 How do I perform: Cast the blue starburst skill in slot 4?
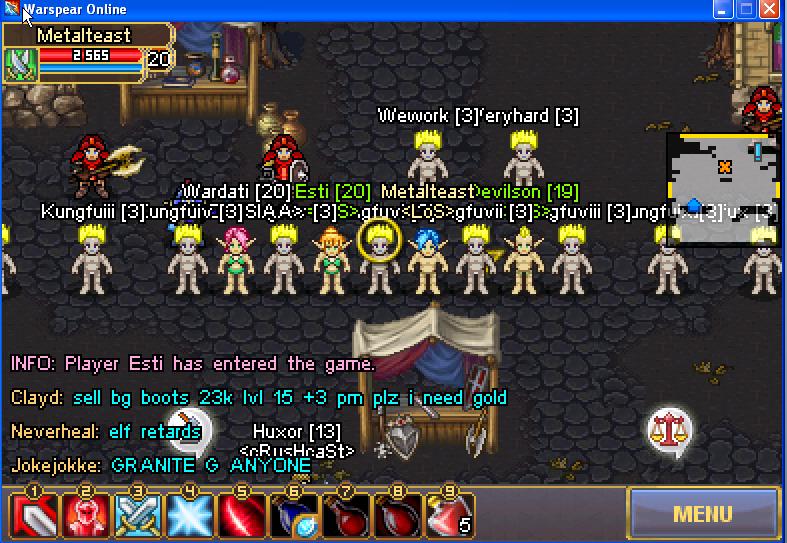coord(188,516)
